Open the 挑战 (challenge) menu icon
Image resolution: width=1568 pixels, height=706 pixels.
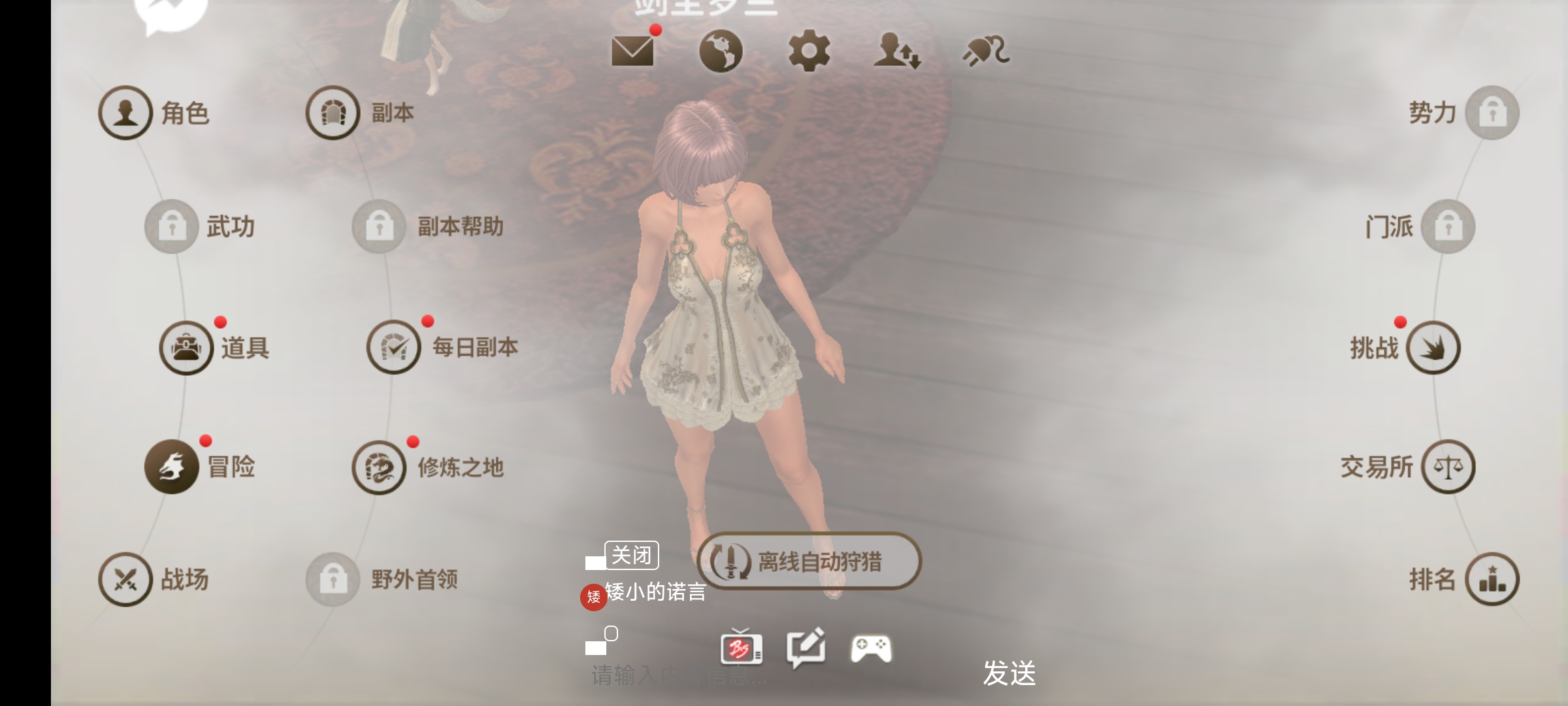pyautogui.click(x=1435, y=348)
